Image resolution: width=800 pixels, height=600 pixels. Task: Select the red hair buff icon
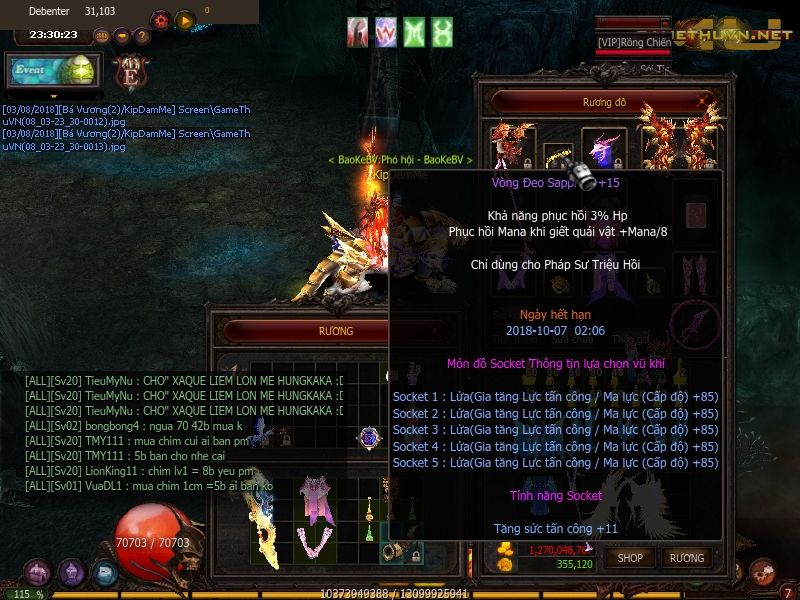358,32
